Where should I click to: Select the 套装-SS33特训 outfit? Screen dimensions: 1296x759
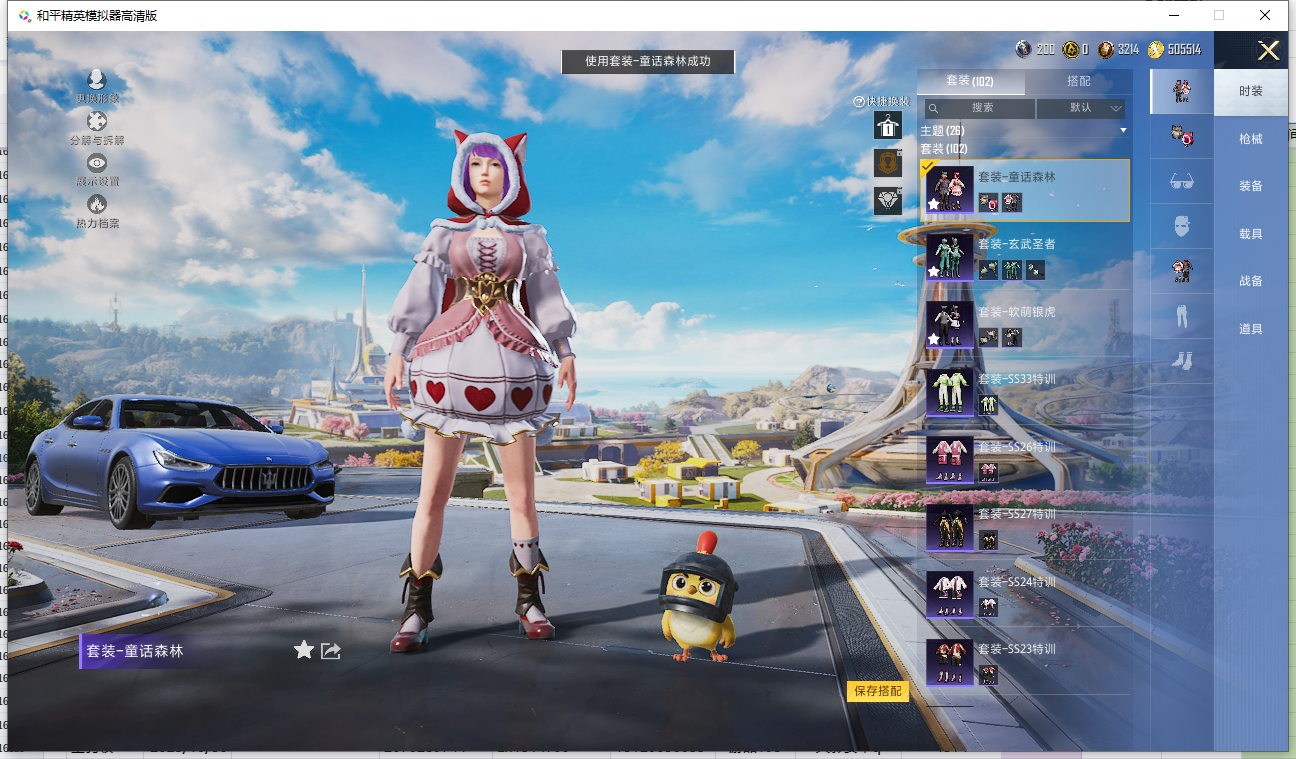tap(1024, 392)
